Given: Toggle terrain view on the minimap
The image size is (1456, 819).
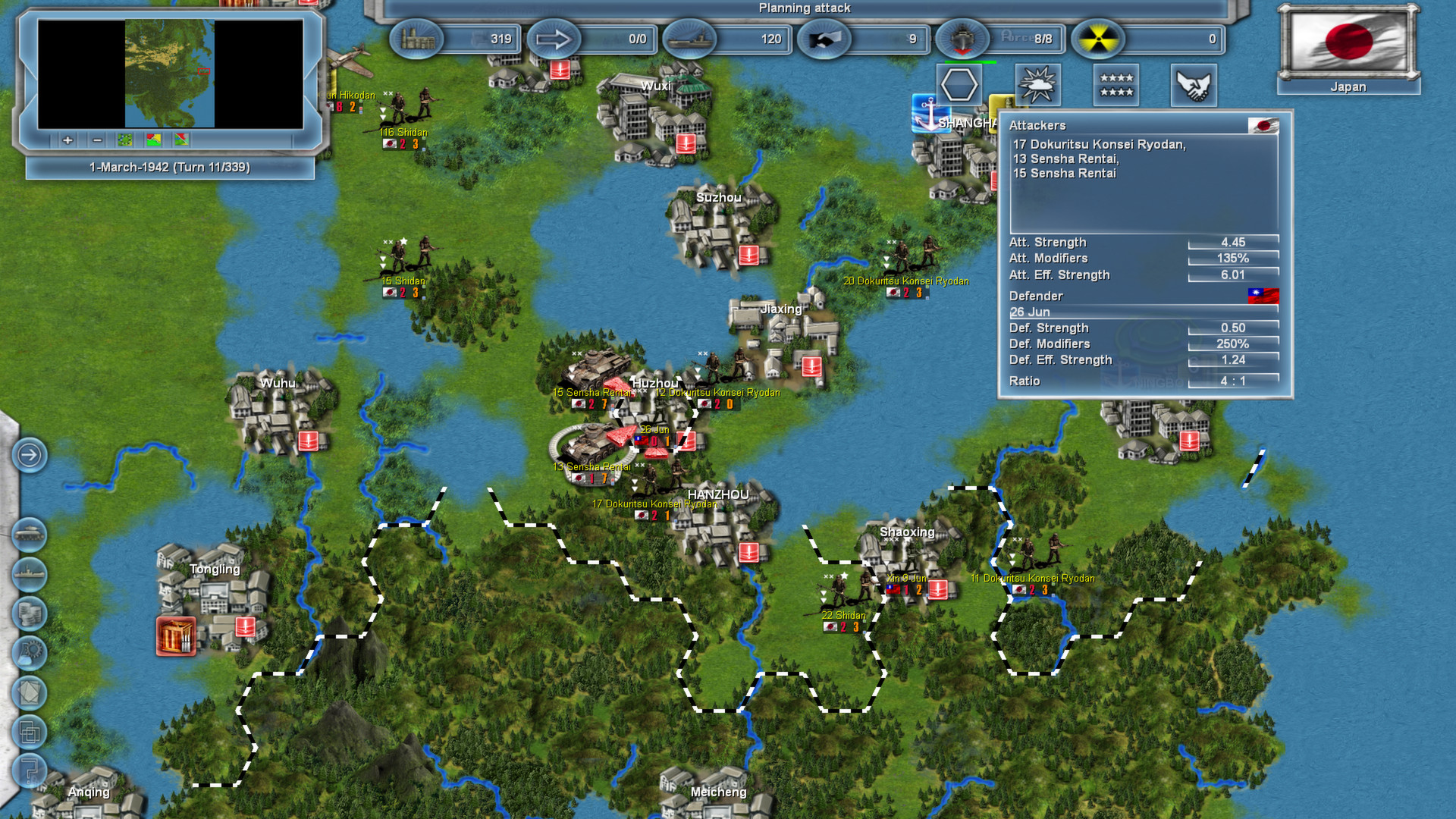Looking at the screenshot, I should pos(124,141).
